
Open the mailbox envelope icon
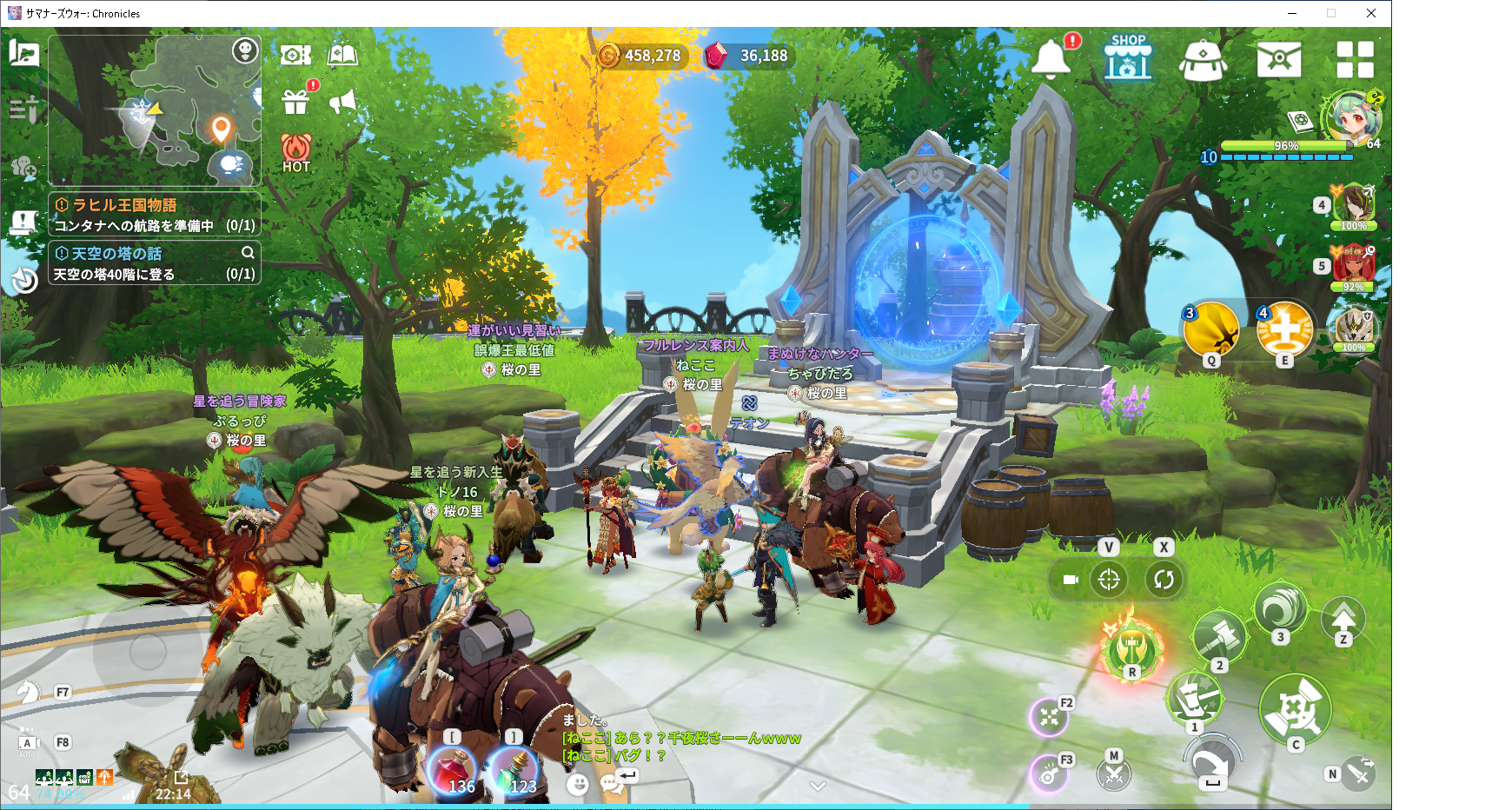(1279, 59)
